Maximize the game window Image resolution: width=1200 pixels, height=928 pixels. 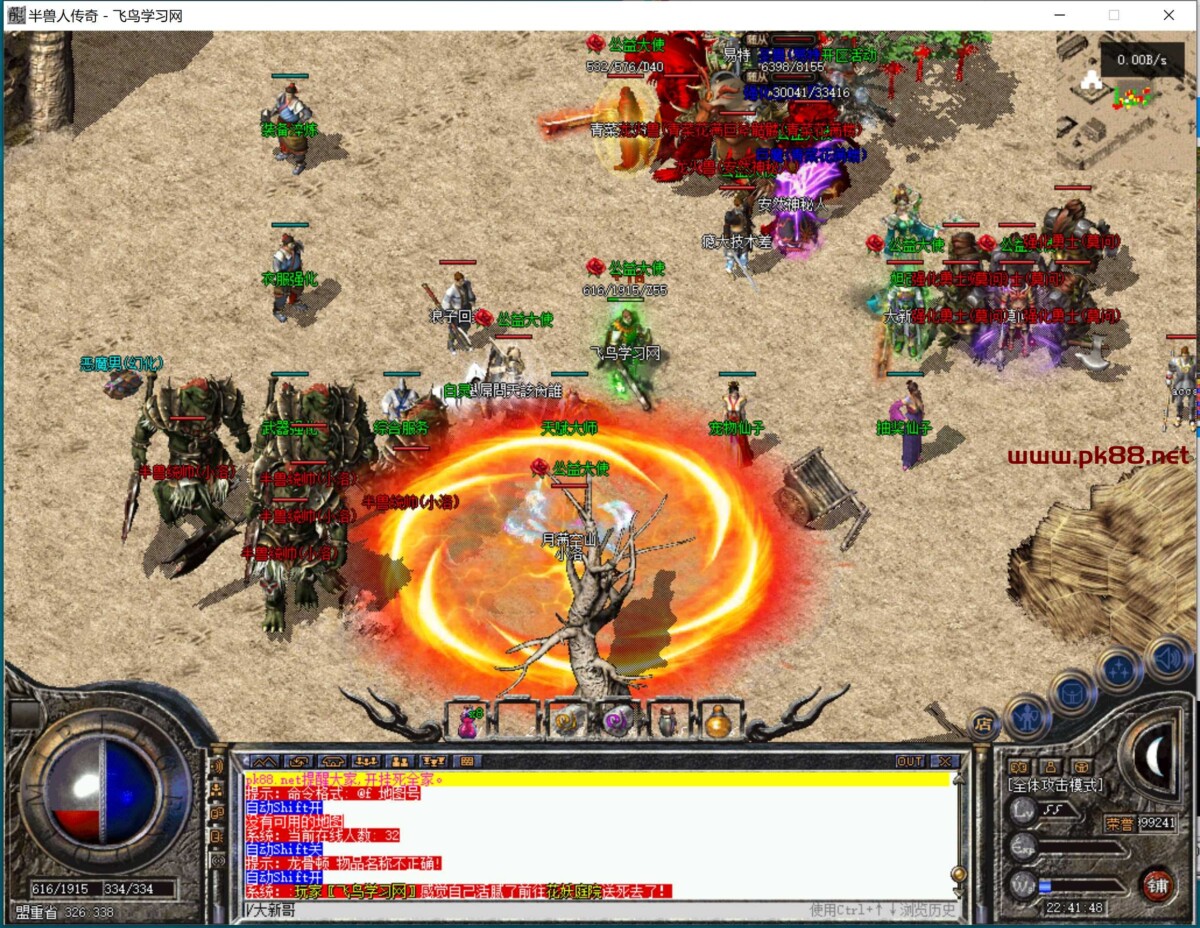click(1114, 15)
